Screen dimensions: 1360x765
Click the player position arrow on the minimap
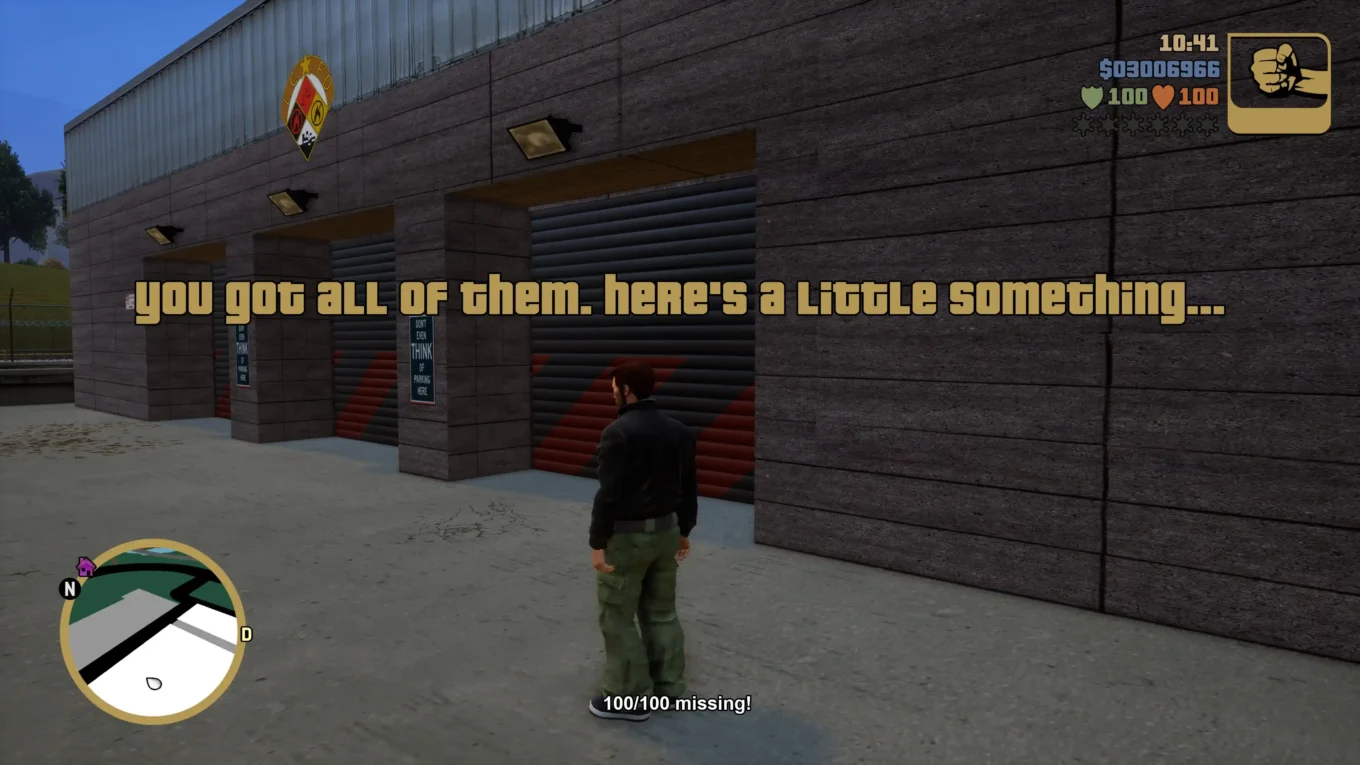152,683
